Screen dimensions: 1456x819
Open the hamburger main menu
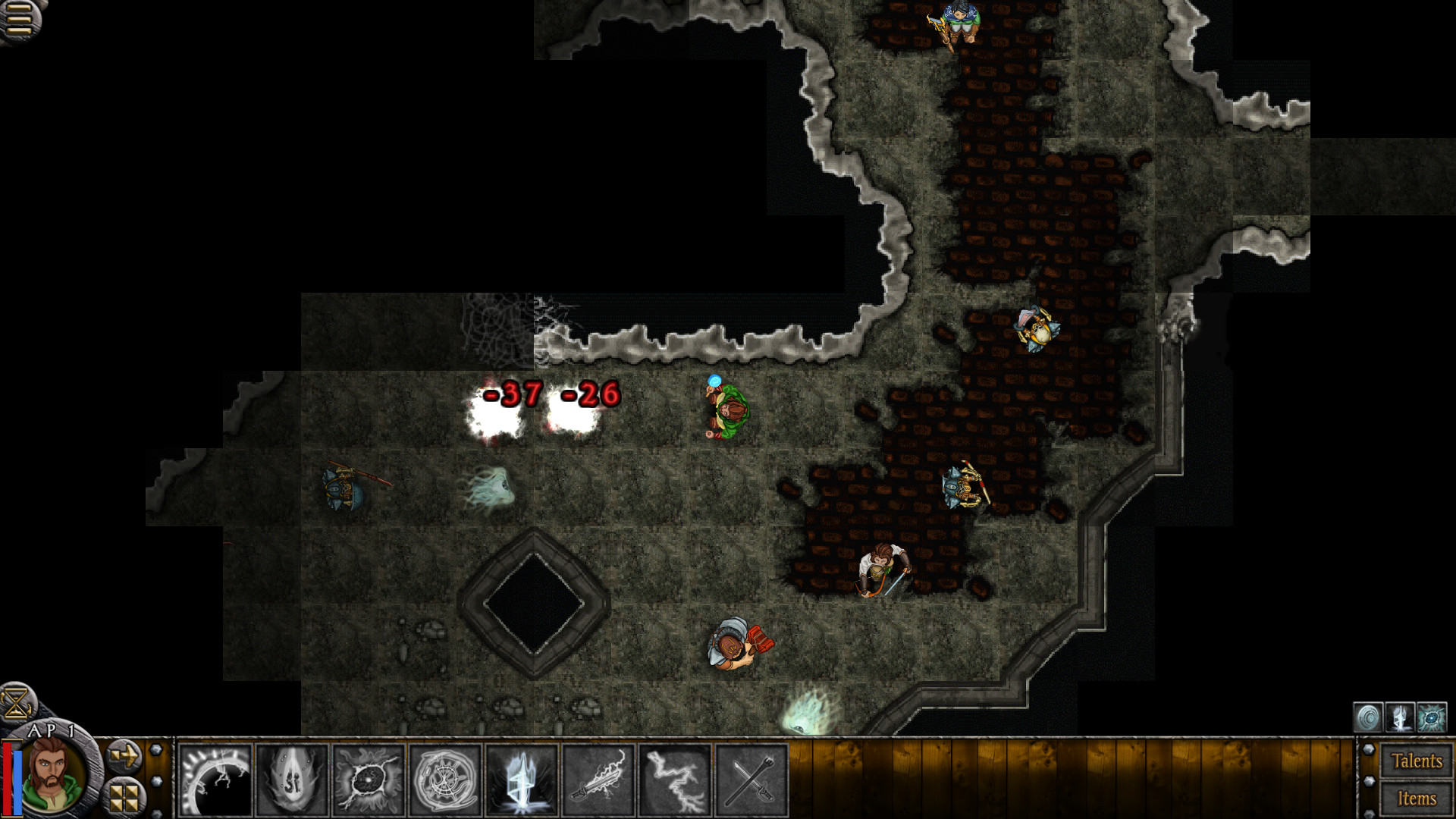[20, 18]
